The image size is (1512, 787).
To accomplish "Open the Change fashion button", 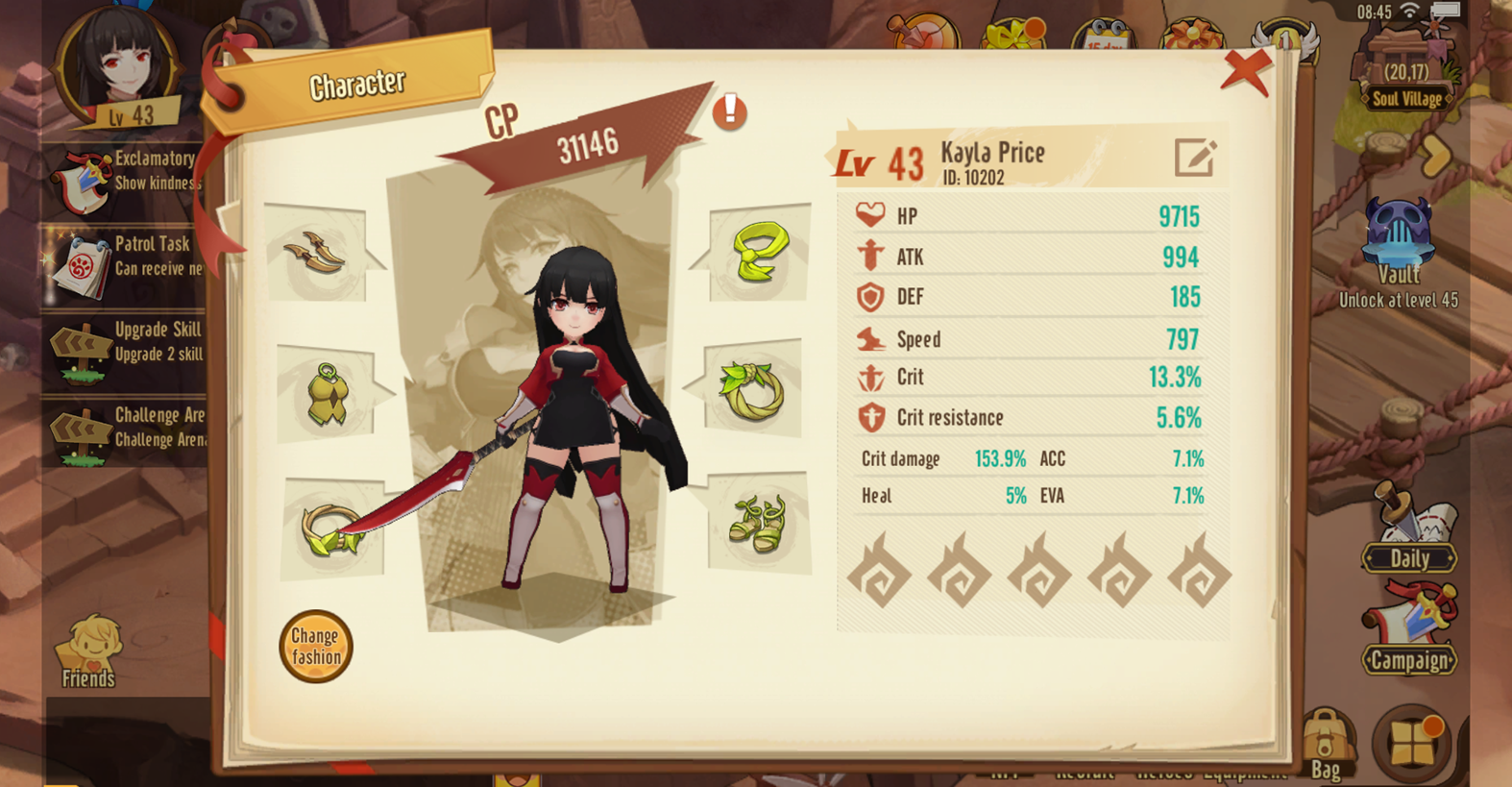I will click(316, 647).
